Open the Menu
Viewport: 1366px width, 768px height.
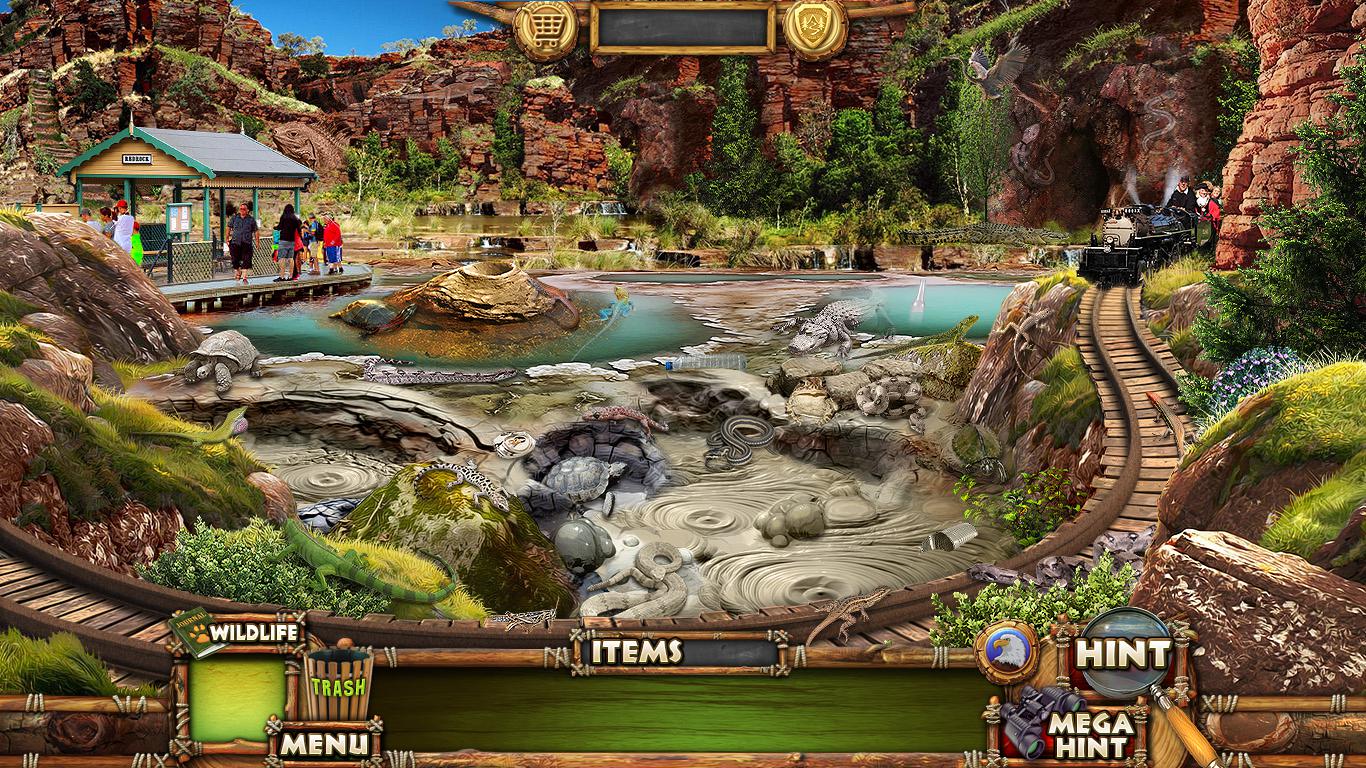323,743
